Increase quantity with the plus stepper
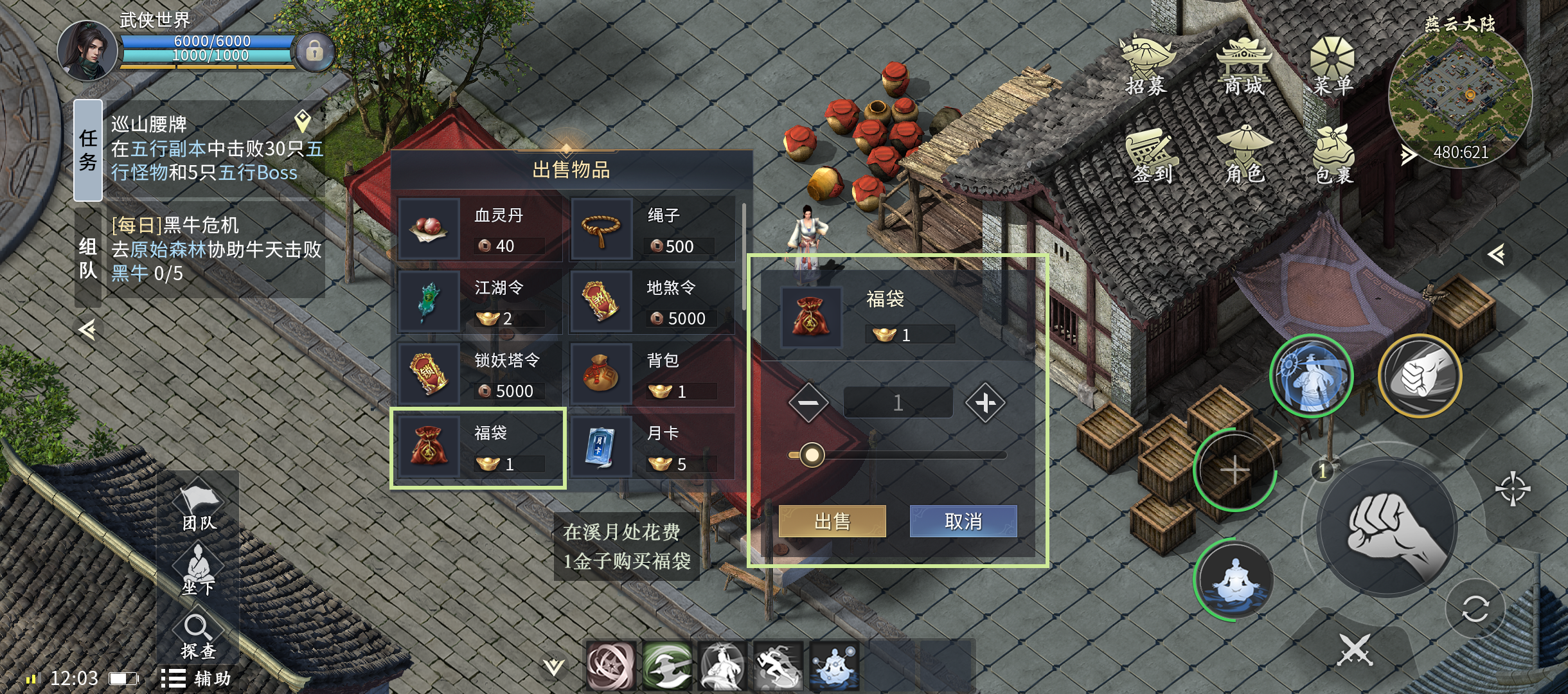Viewport: 1568px width, 694px height. tap(984, 403)
